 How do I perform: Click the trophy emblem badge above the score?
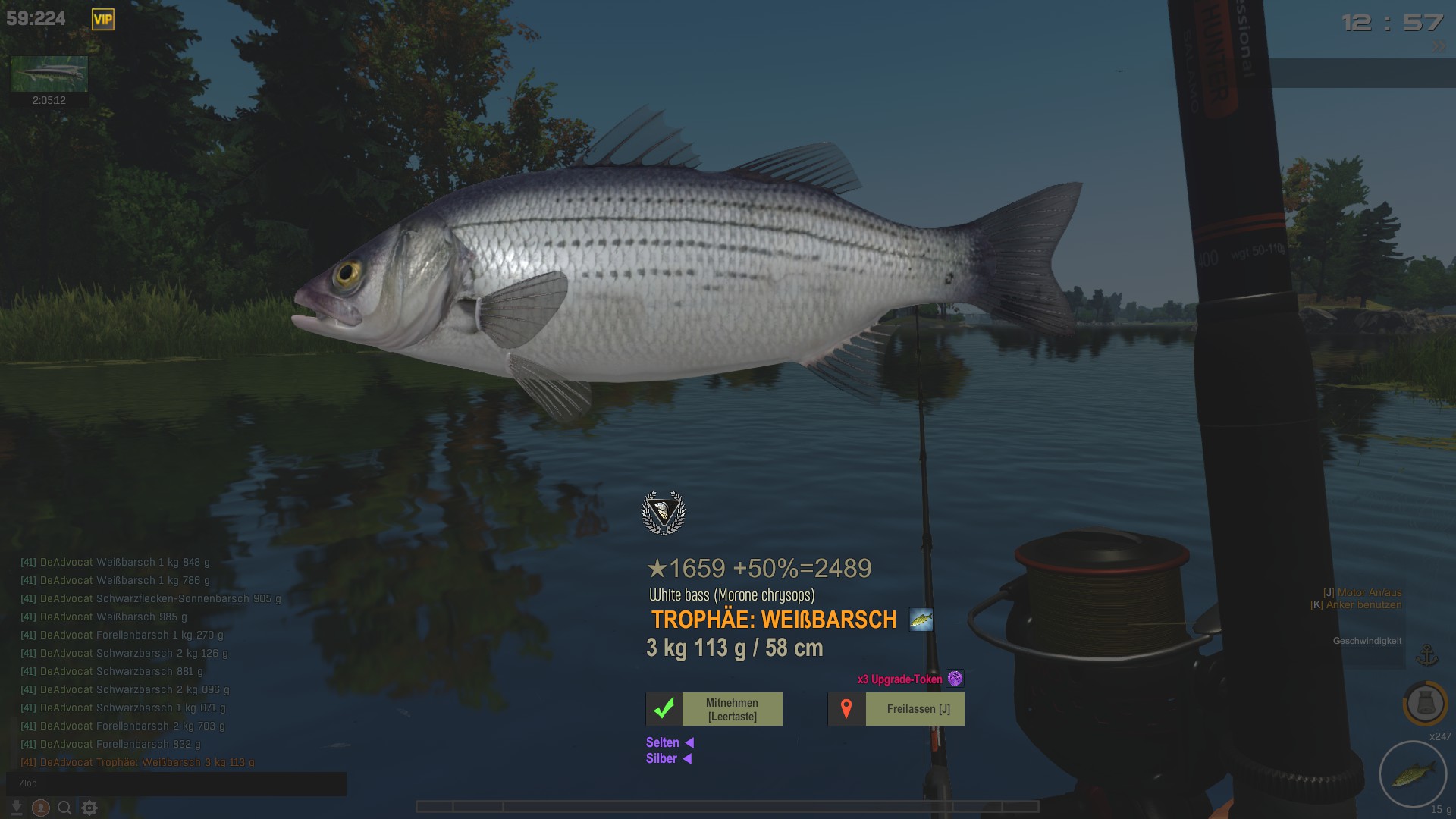pos(664,513)
